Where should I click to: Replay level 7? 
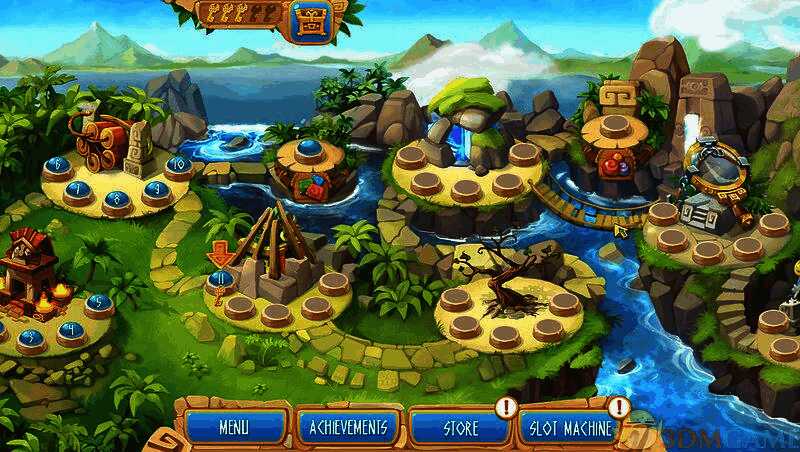click(x=78, y=191)
